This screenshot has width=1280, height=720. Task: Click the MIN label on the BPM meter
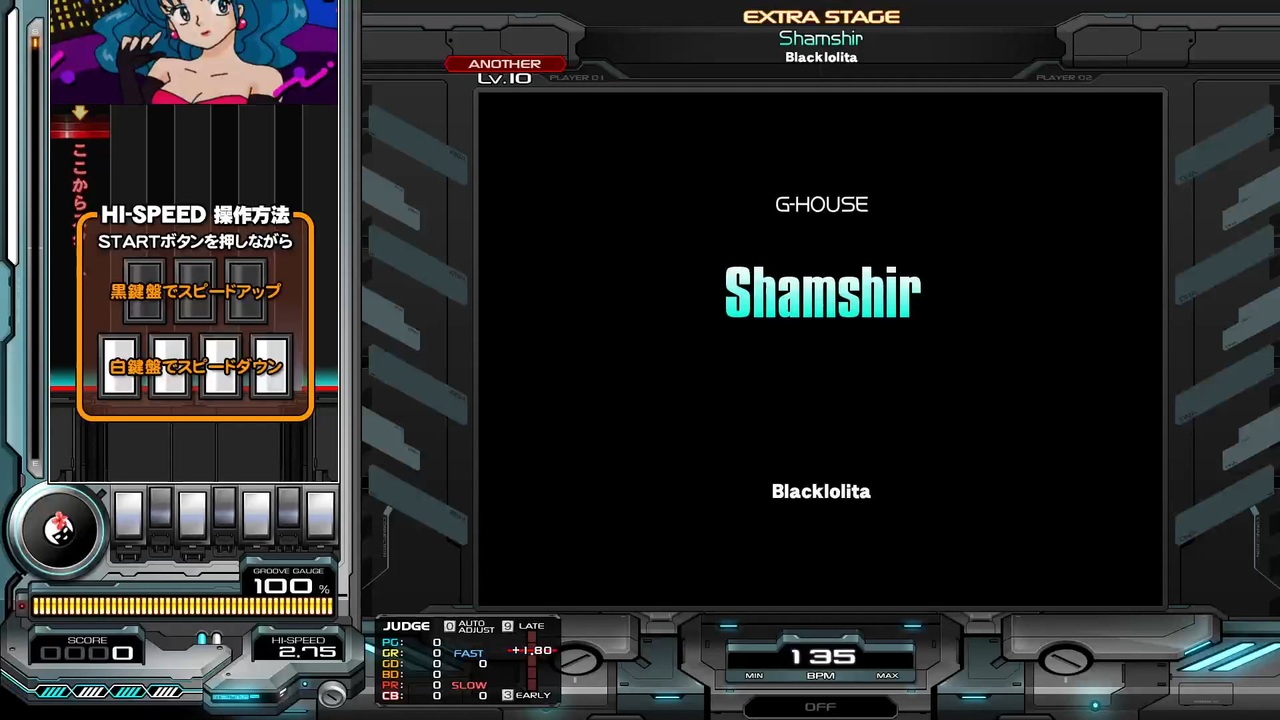(753, 675)
